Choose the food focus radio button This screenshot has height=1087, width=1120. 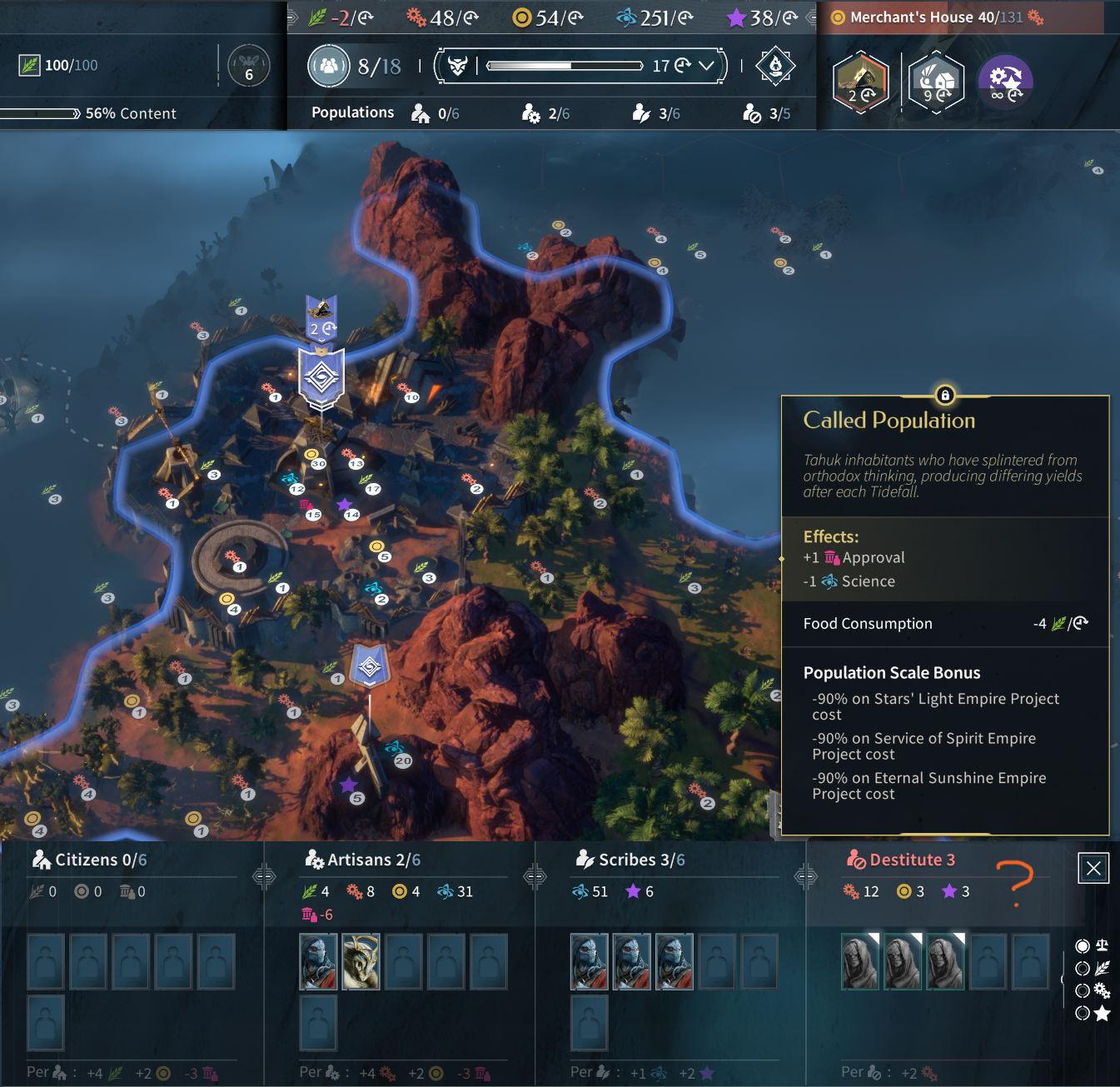coord(1083,968)
